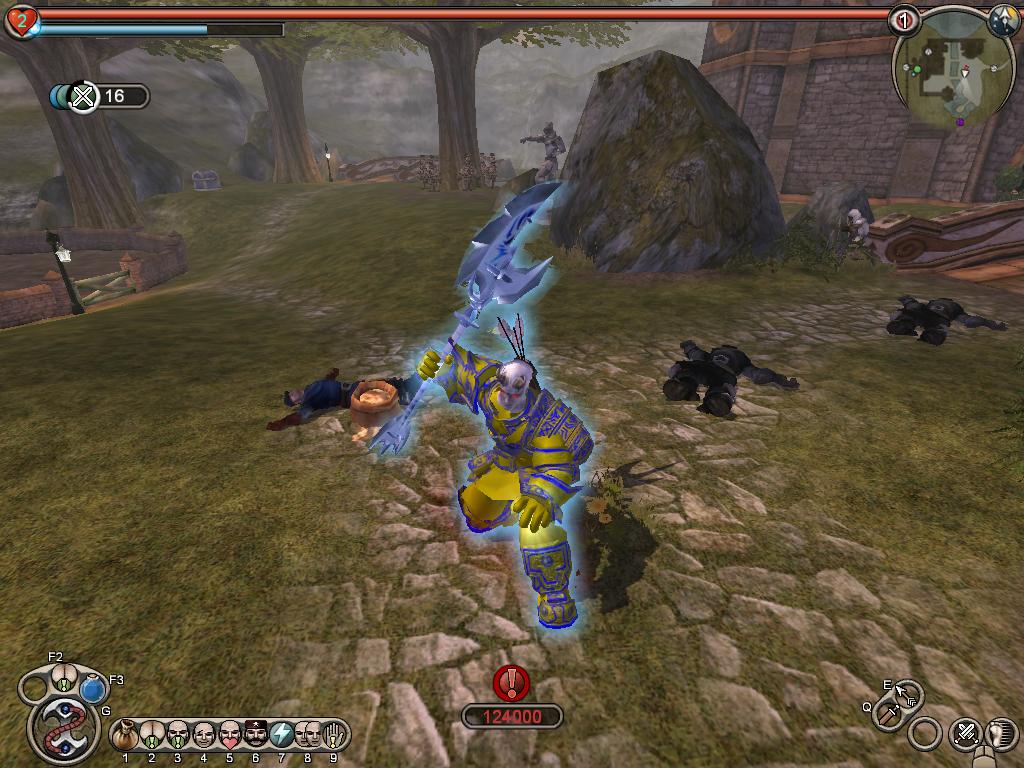Use the red heart face expression
The height and width of the screenshot is (768, 1024).
tap(230, 735)
